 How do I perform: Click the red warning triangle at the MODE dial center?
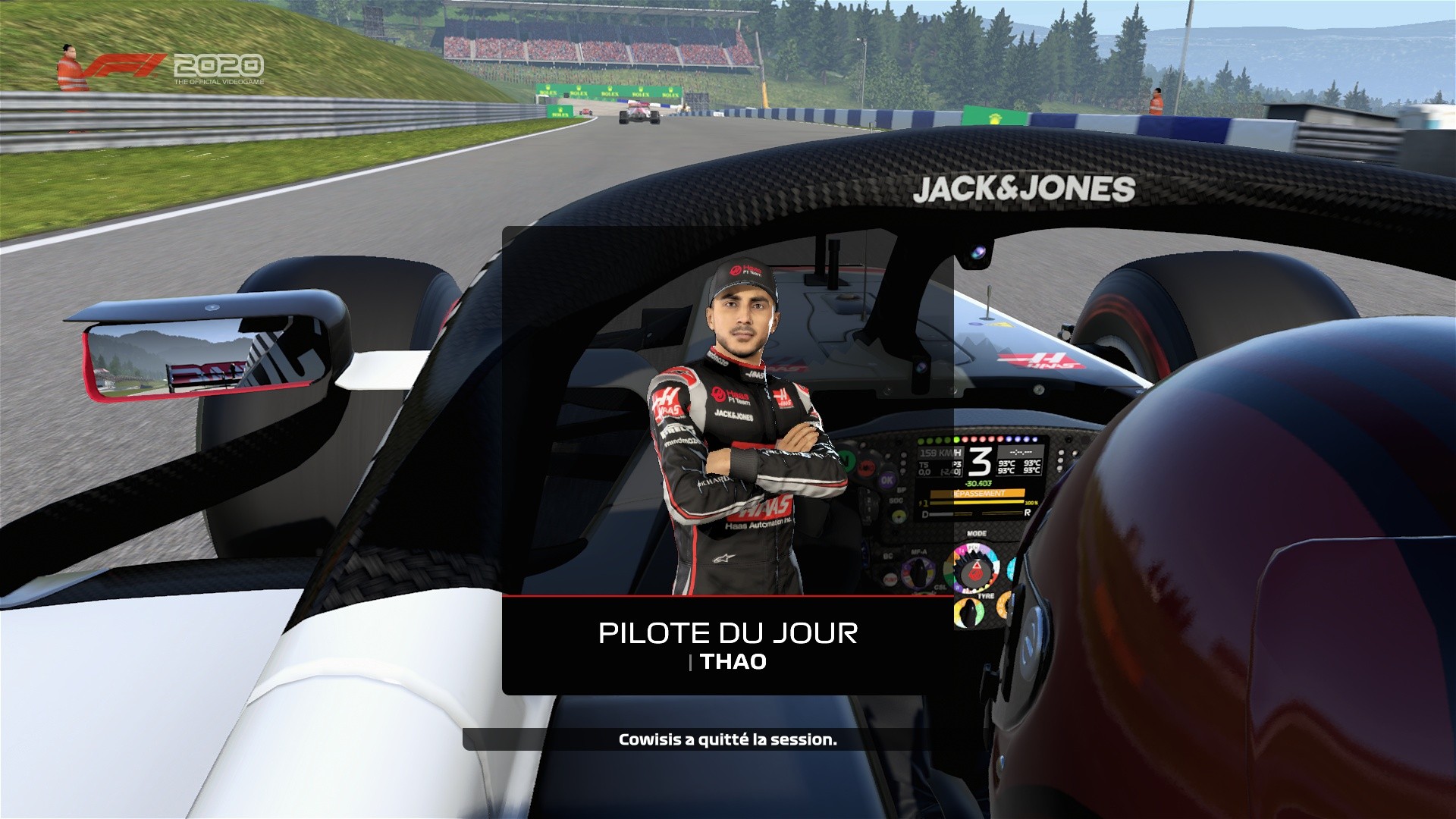[x=977, y=566]
